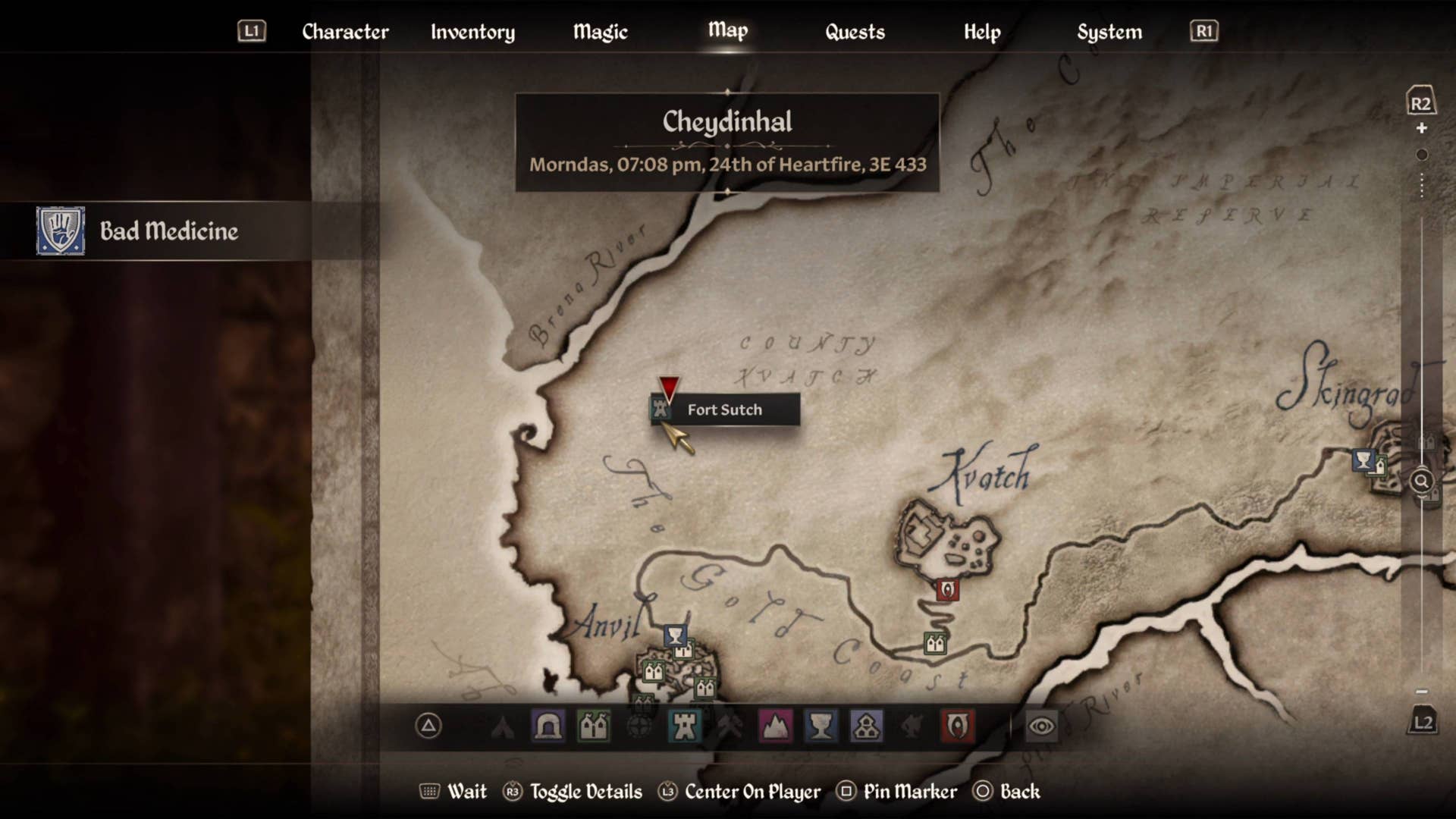Select the Oblivion gate marker below Kvatch
1456x819 pixels.
click(947, 589)
